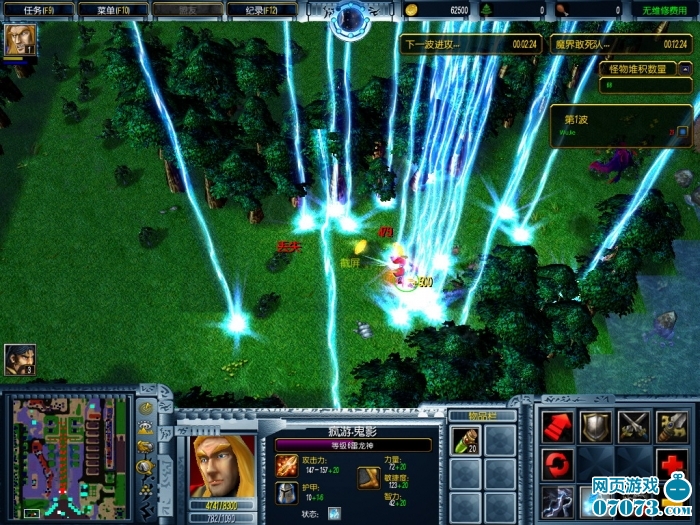Image resolution: width=700 pixels, height=525 pixels.
Task: Click the minimap to move the camera
Action: click(69, 455)
